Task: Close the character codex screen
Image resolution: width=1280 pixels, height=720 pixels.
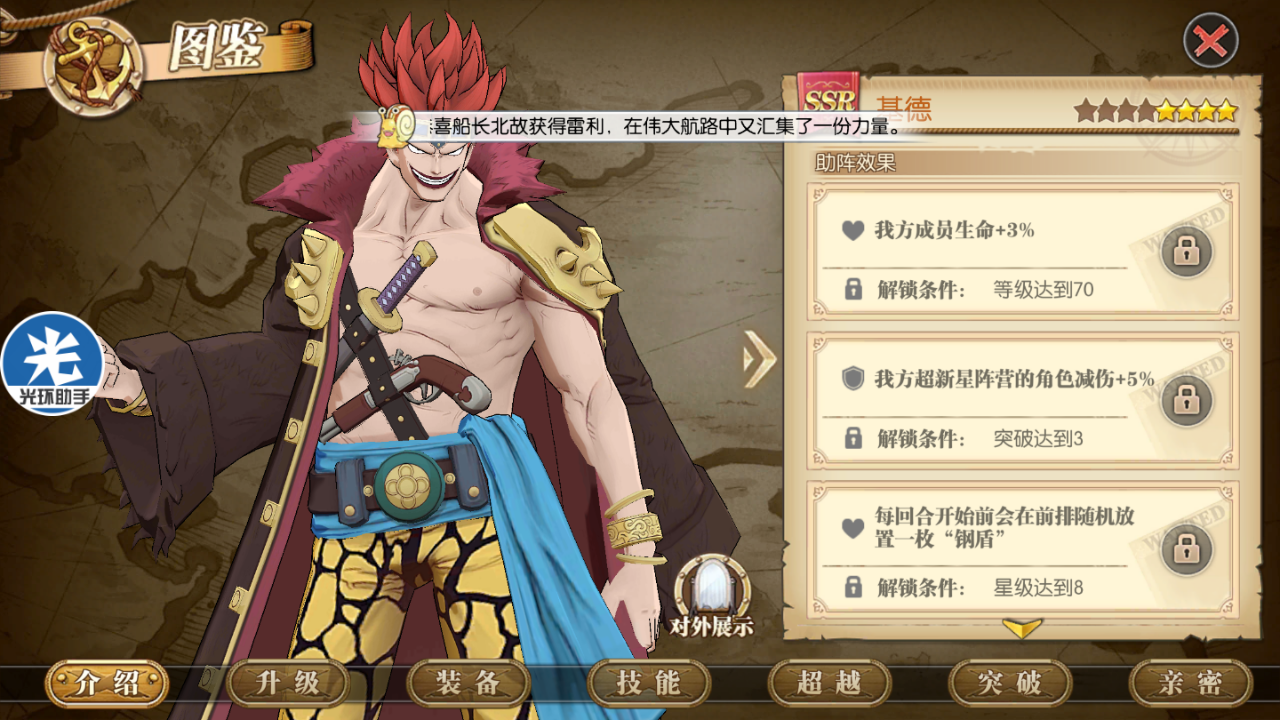Action: (1211, 41)
